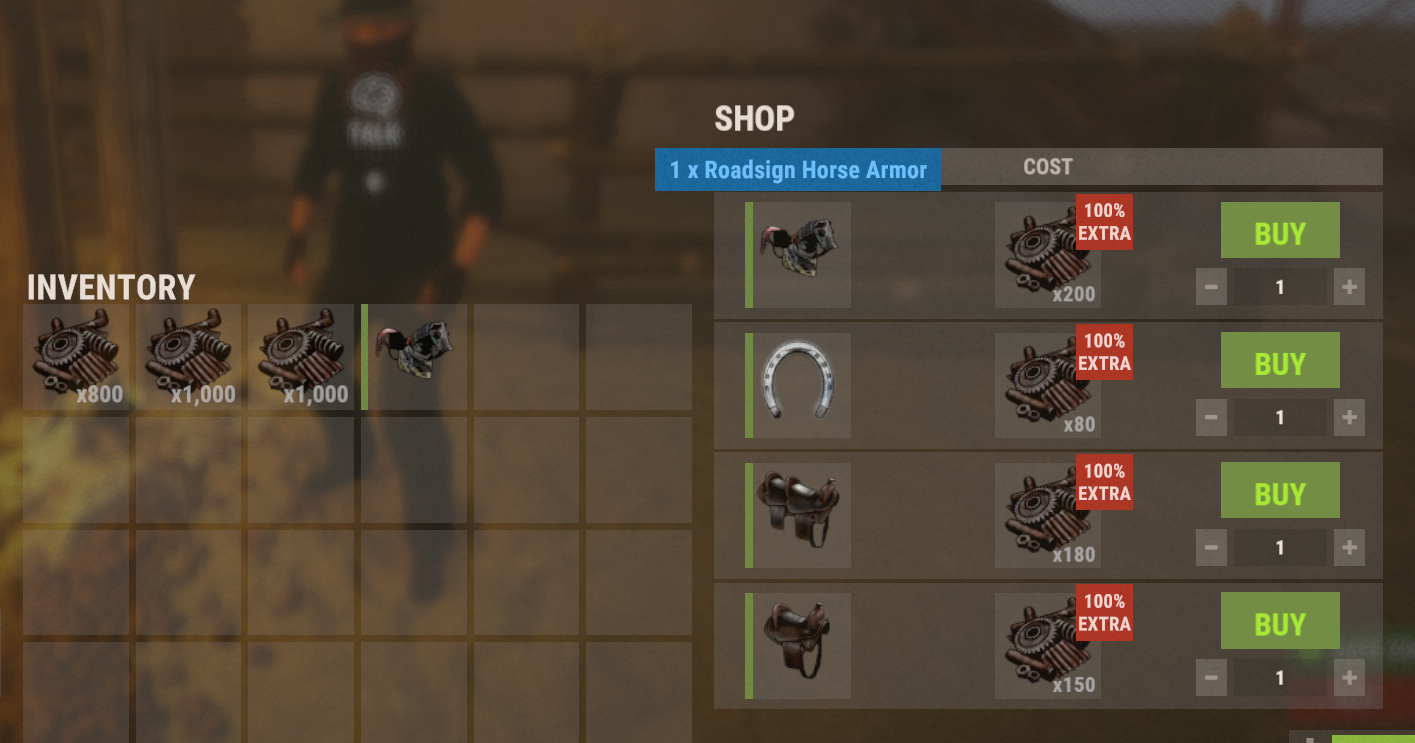Select the 150-scrap saddle item icon
Viewport: 1415px width, 743px height.
click(800, 645)
